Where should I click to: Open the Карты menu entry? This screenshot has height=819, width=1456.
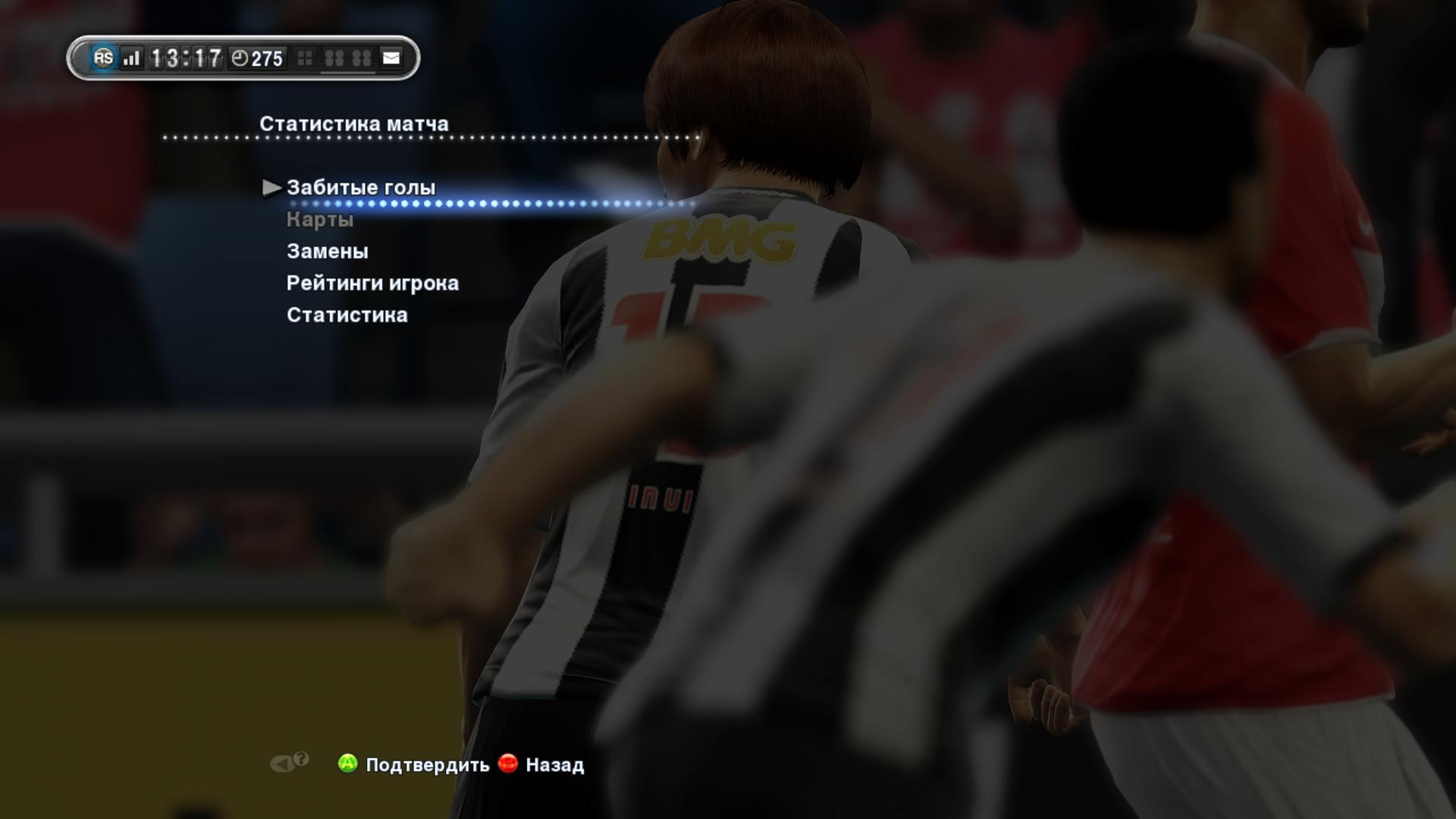(319, 220)
